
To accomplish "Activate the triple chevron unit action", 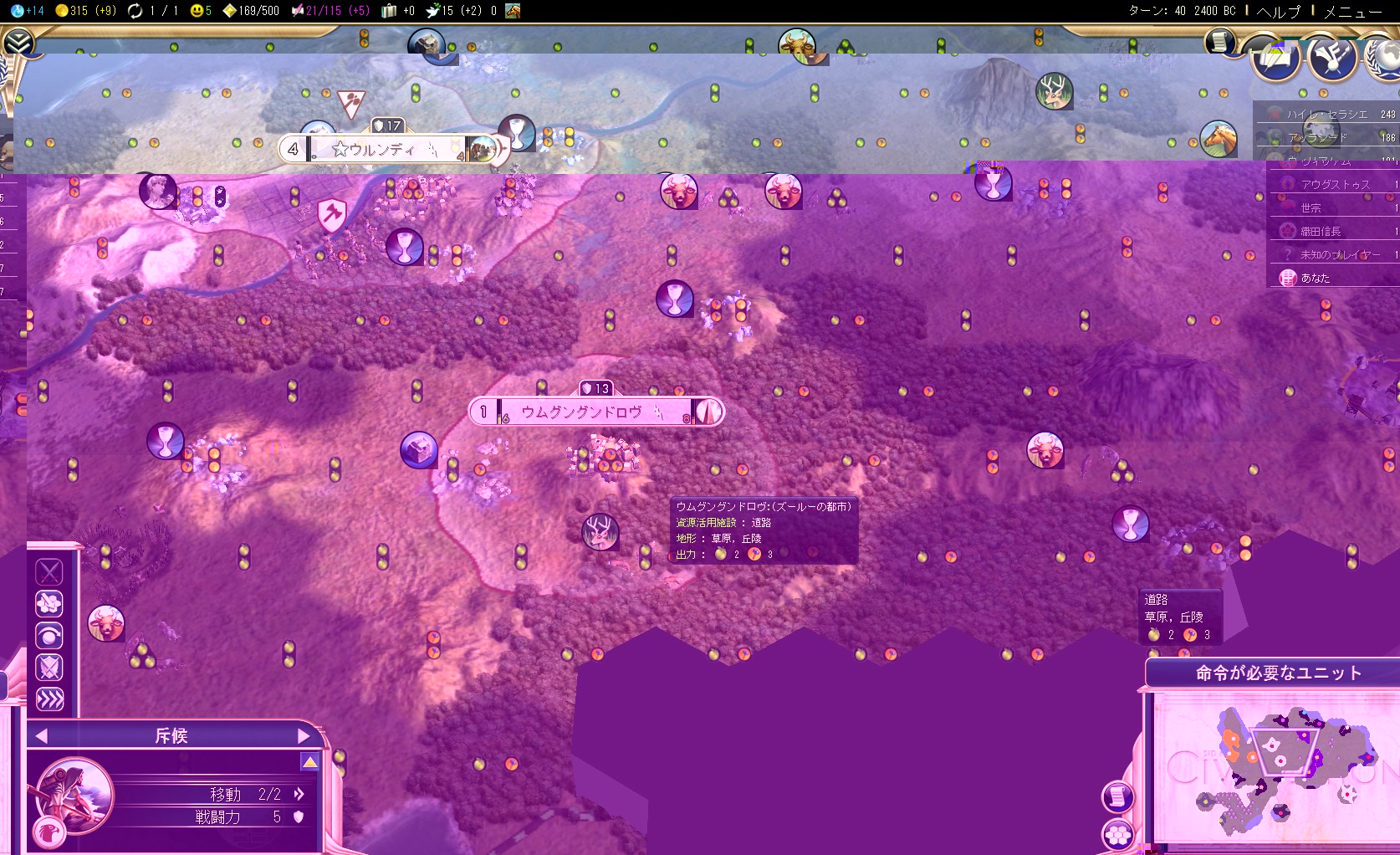I will point(49,699).
